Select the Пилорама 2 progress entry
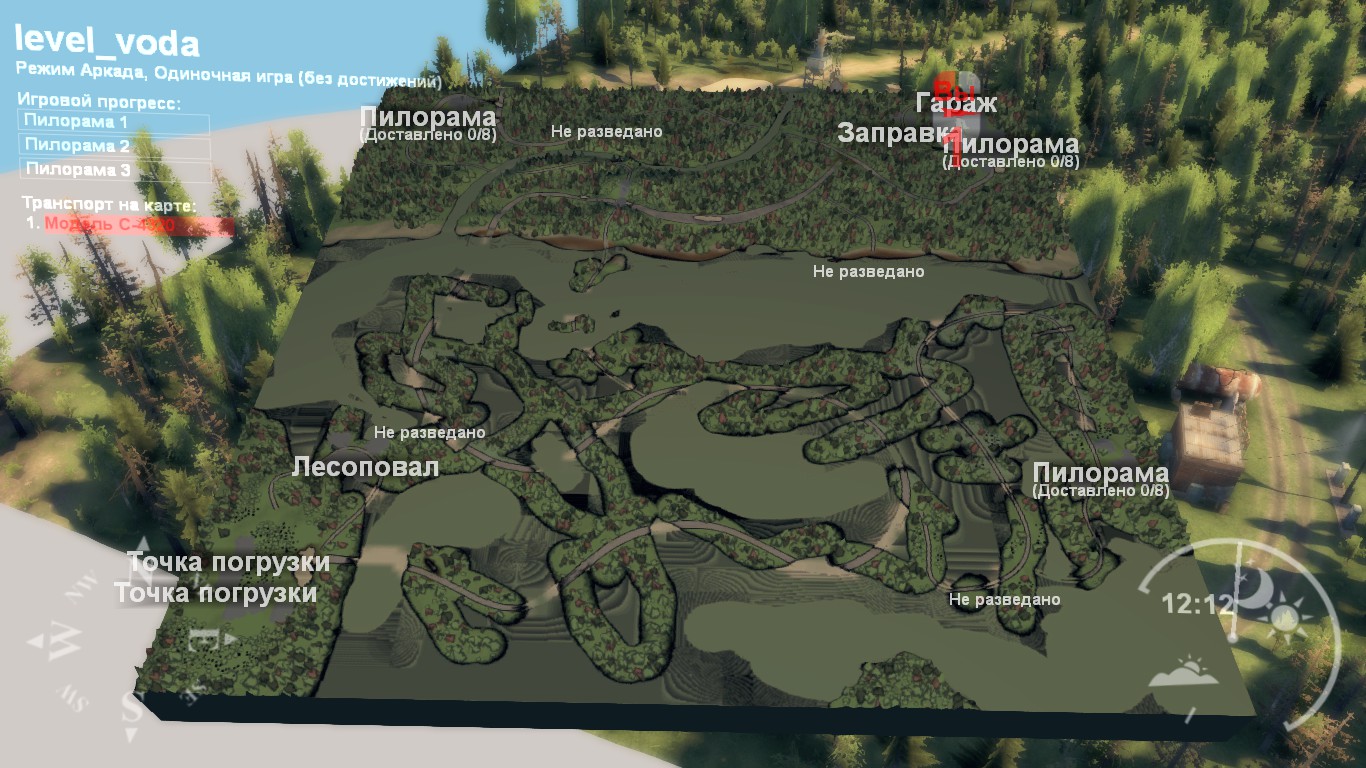 click(x=114, y=147)
